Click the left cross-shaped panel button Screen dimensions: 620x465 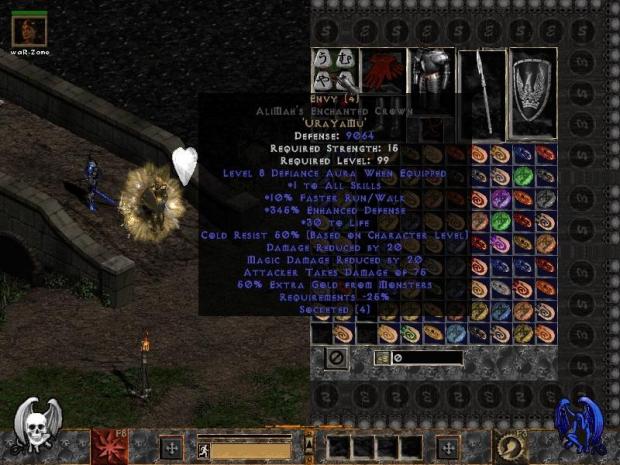coord(170,448)
